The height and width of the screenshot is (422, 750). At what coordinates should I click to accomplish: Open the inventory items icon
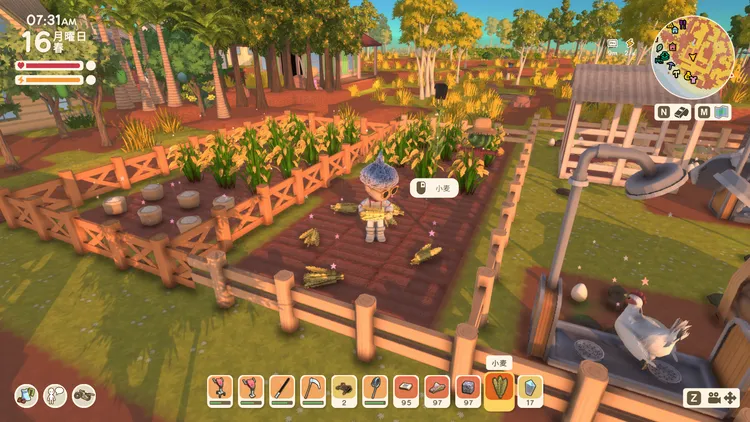(x=26, y=395)
